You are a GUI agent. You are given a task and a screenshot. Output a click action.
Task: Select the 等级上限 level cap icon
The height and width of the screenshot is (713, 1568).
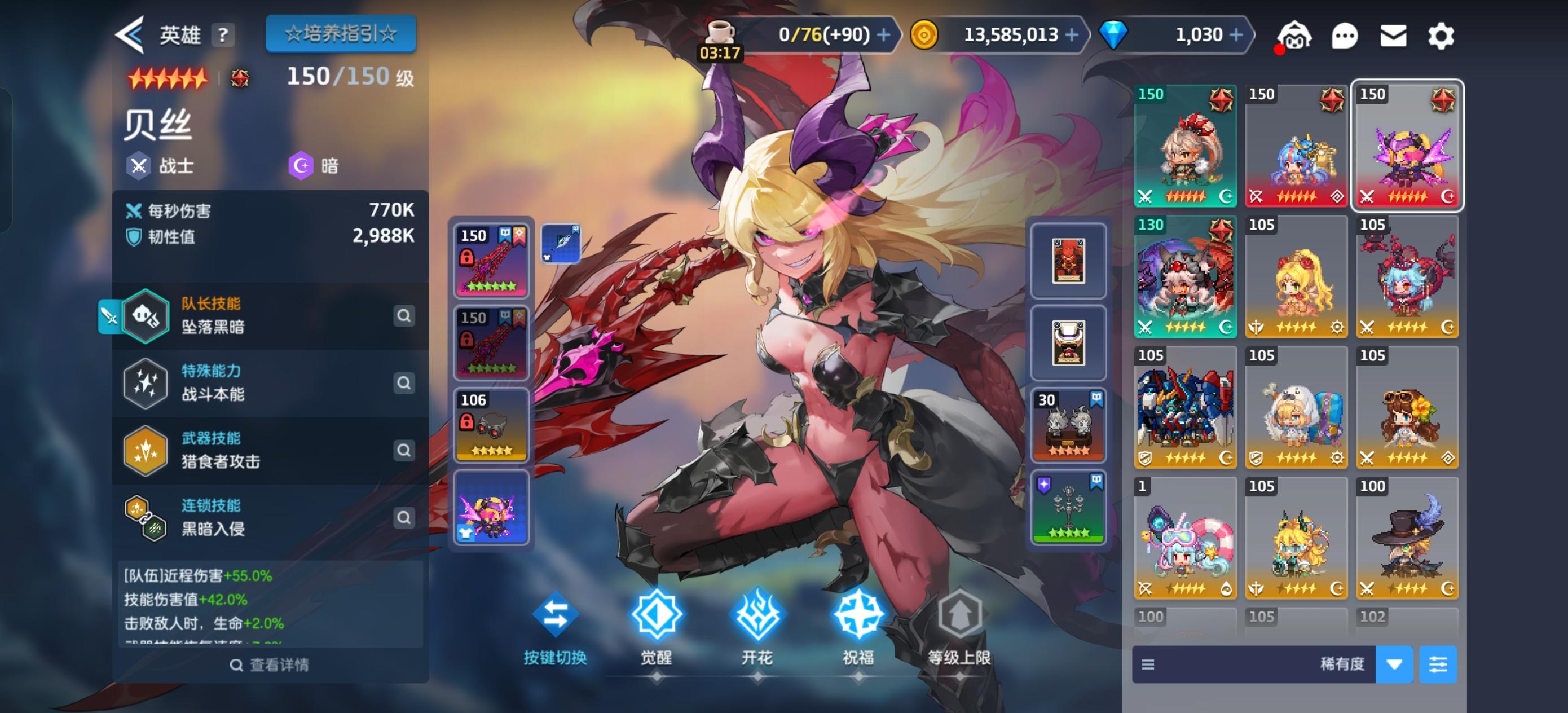pos(960,616)
